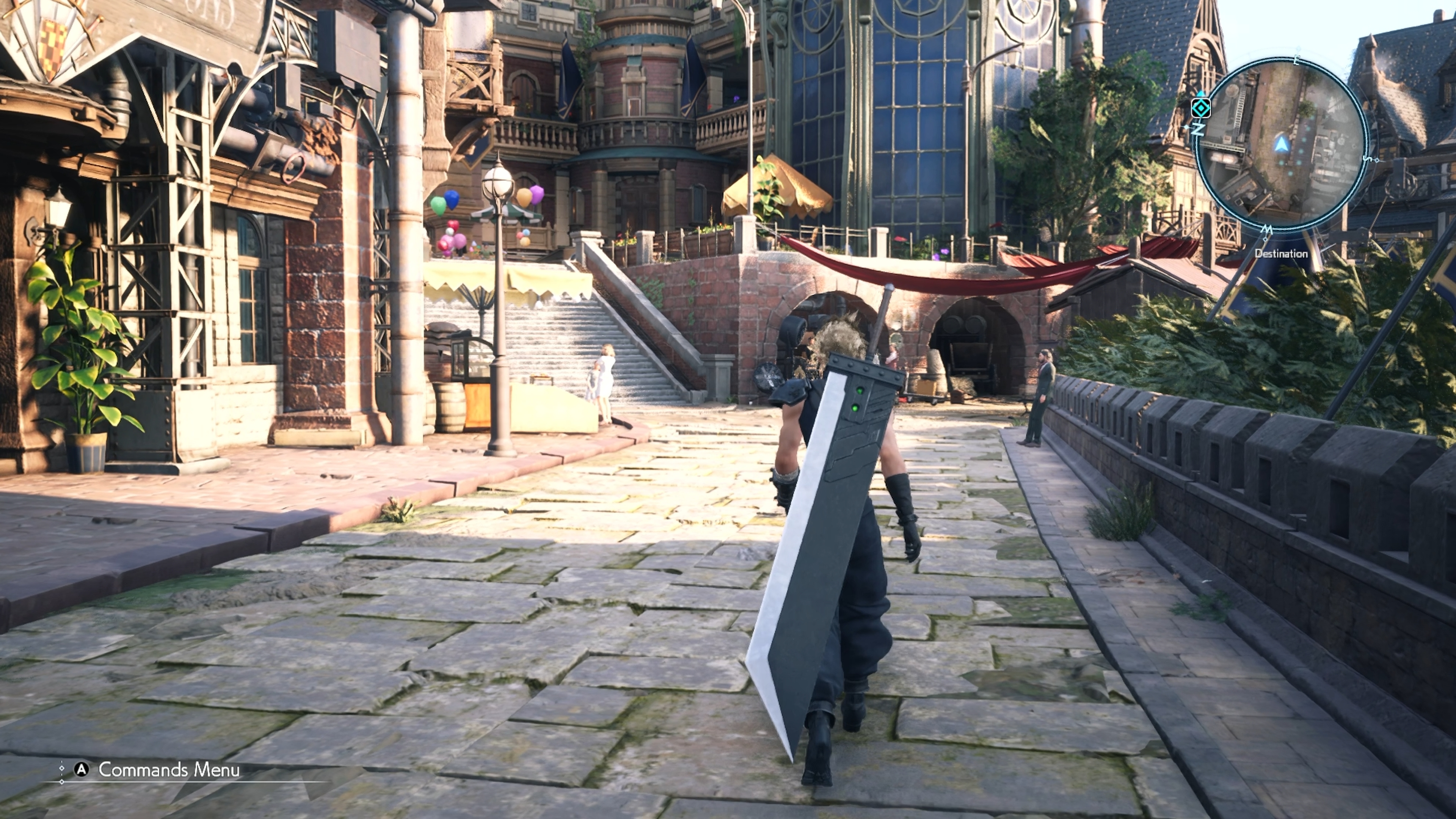Click the diamond marker near the S compass point
Viewport: 1456px width, 819px height.
[1378, 161]
